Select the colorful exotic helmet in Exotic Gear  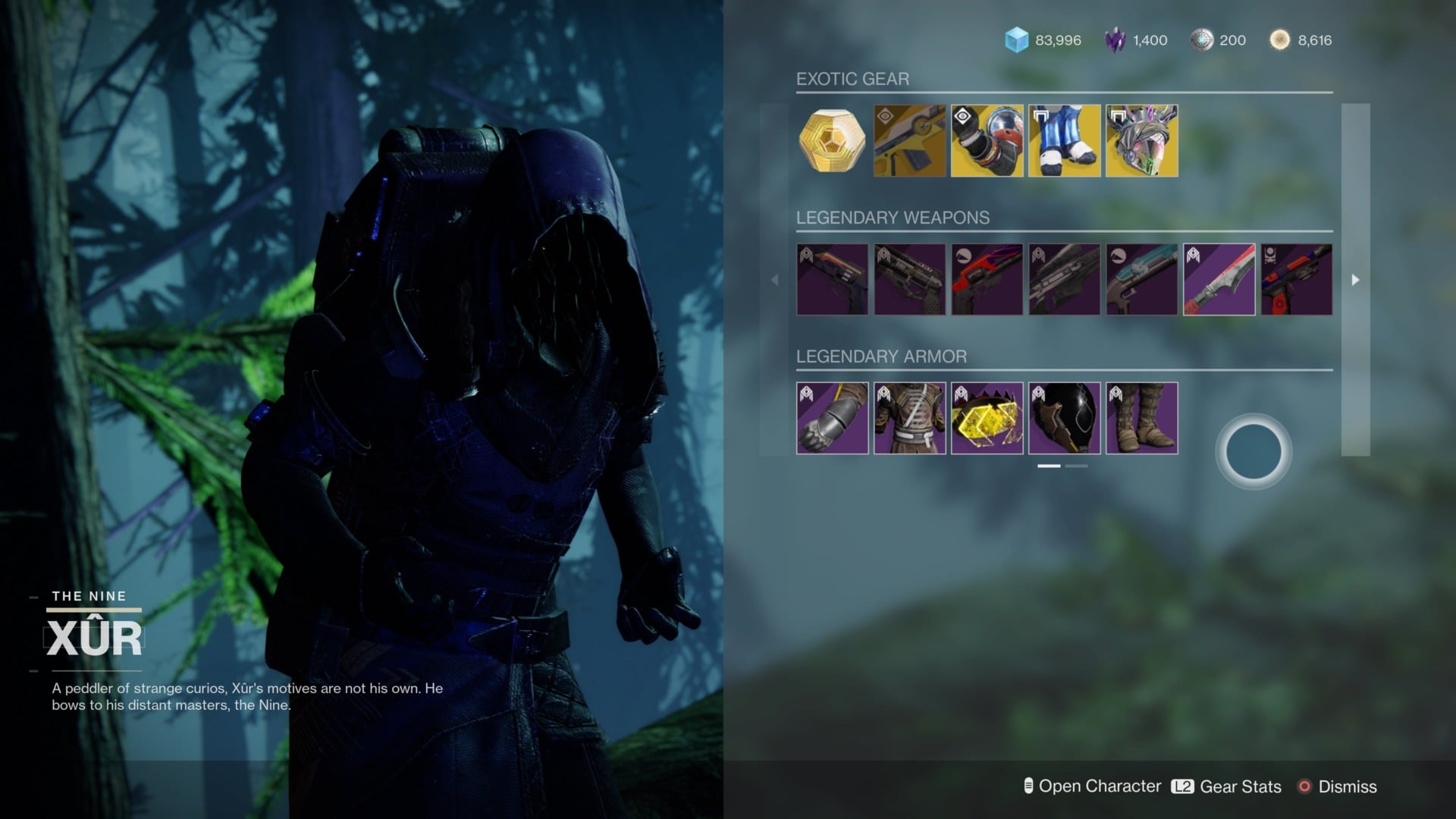pos(1141,141)
